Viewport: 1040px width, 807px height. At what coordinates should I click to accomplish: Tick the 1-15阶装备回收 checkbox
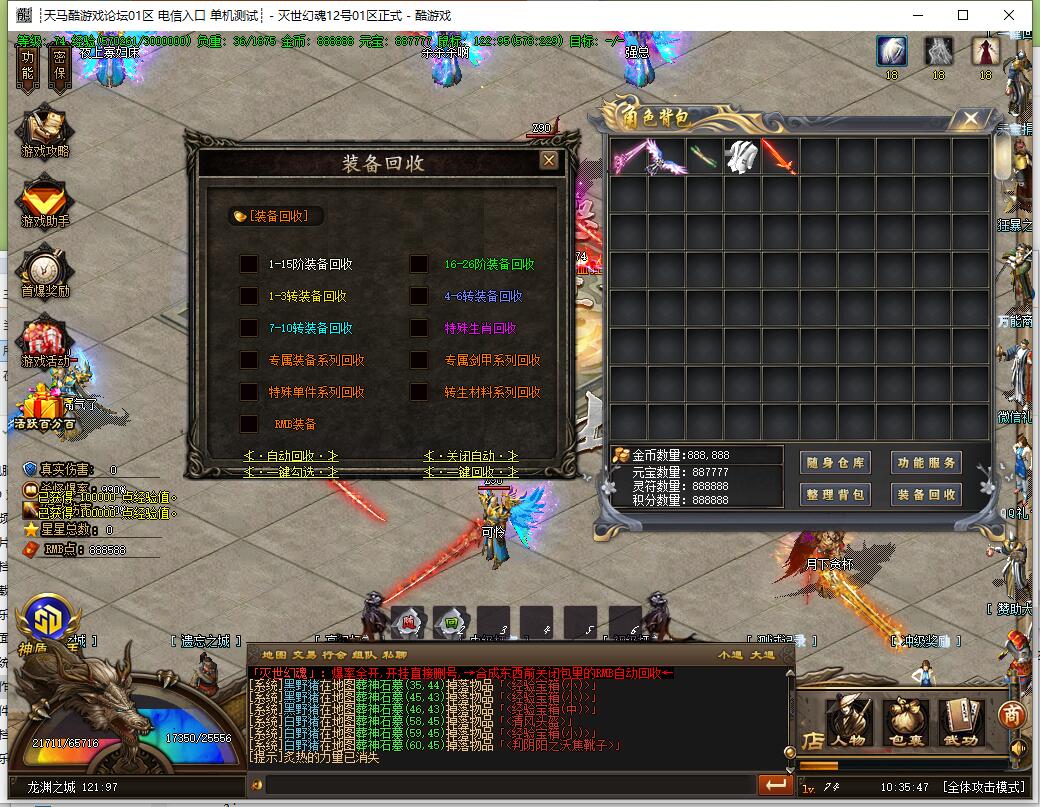click(249, 264)
